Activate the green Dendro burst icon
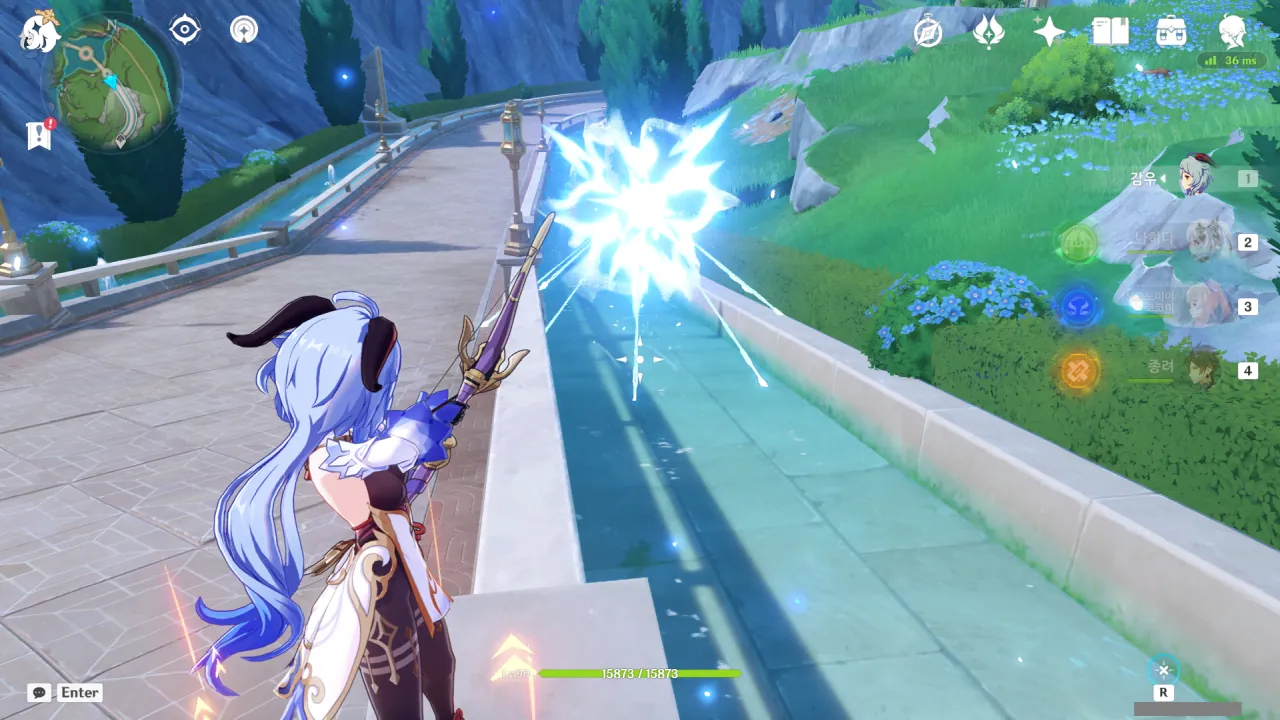 tap(1079, 243)
